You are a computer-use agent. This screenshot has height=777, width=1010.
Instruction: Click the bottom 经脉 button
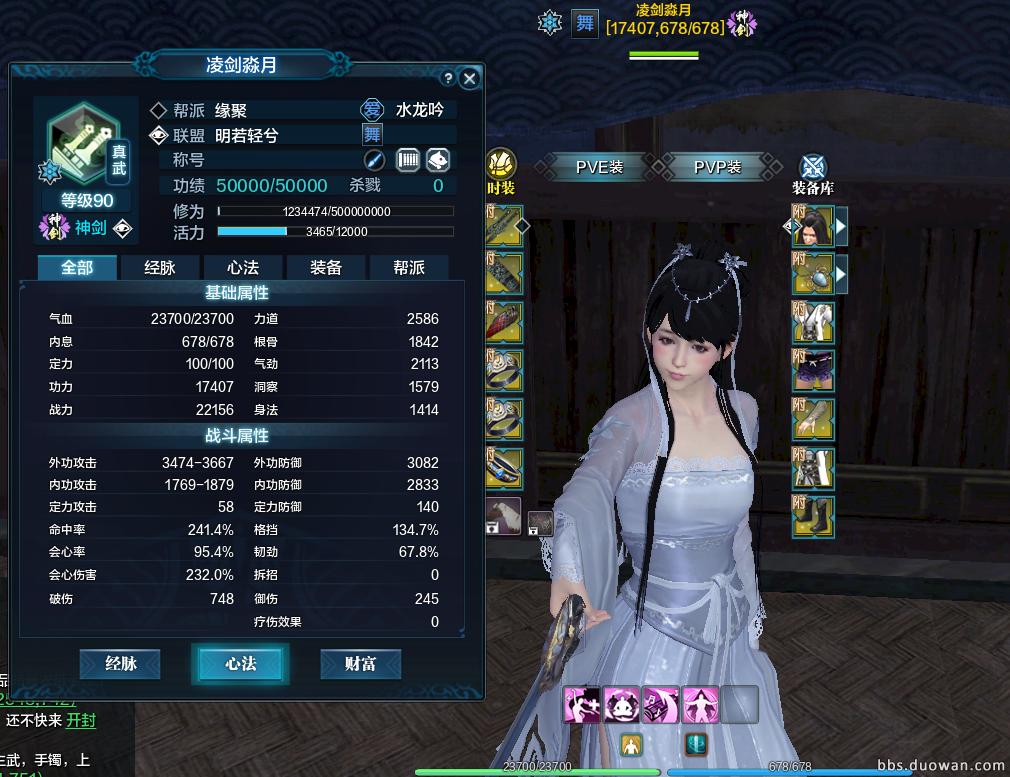[x=120, y=663]
